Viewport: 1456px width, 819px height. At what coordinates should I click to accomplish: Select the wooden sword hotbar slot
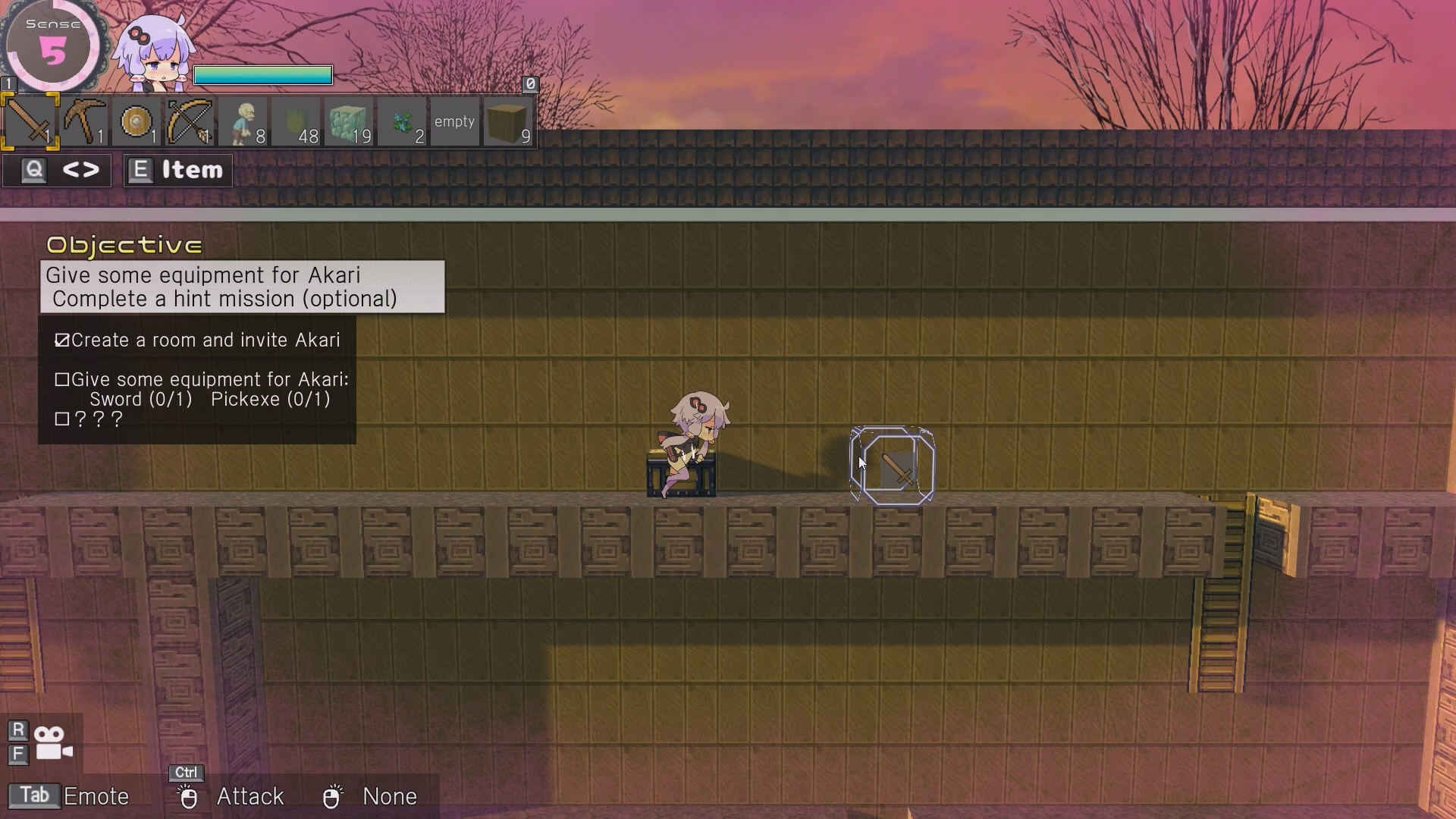tap(30, 121)
